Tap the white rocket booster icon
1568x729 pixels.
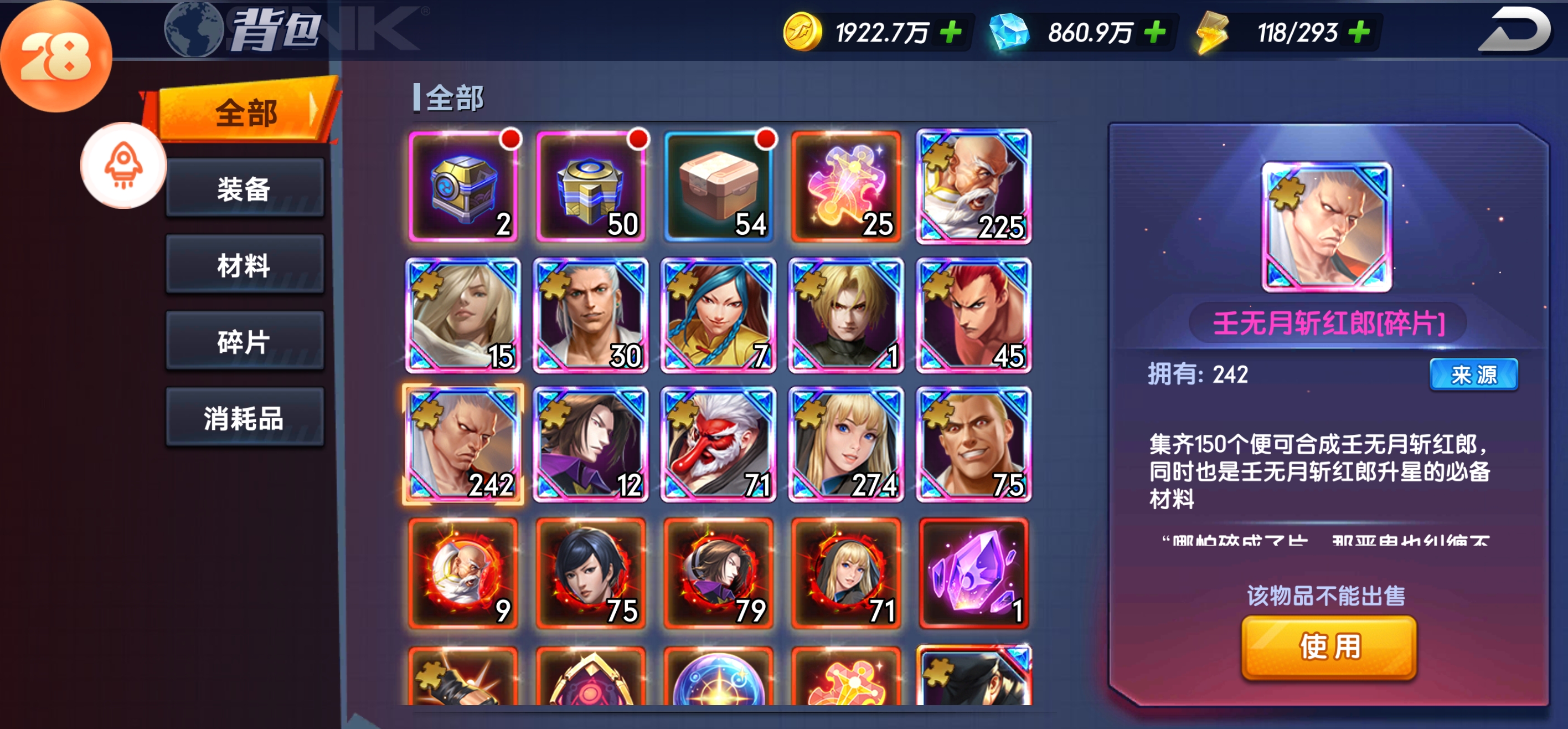[x=123, y=165]
